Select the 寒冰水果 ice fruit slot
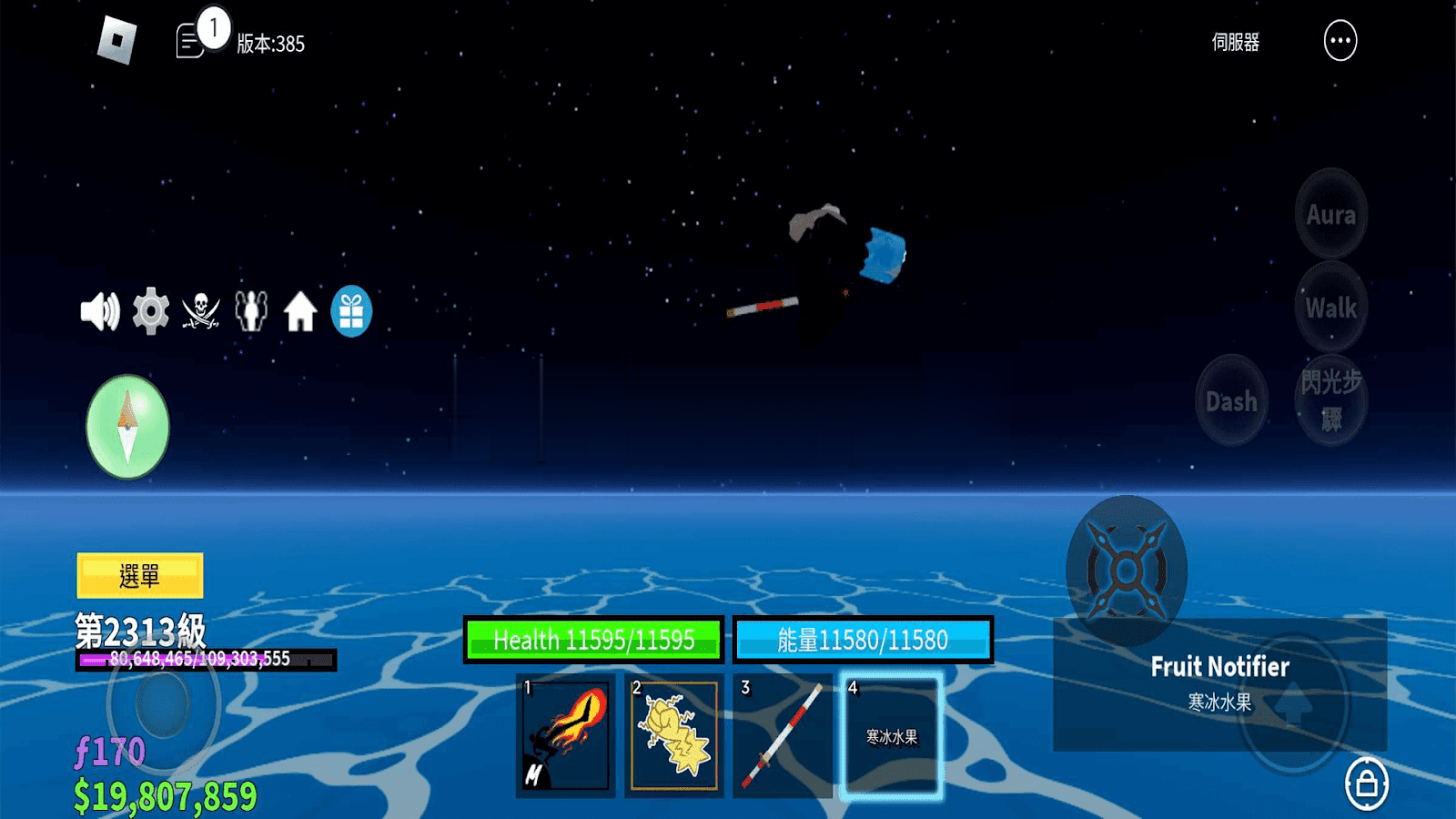This screenshot has width=1456, height=819. [x=891, y=736]
